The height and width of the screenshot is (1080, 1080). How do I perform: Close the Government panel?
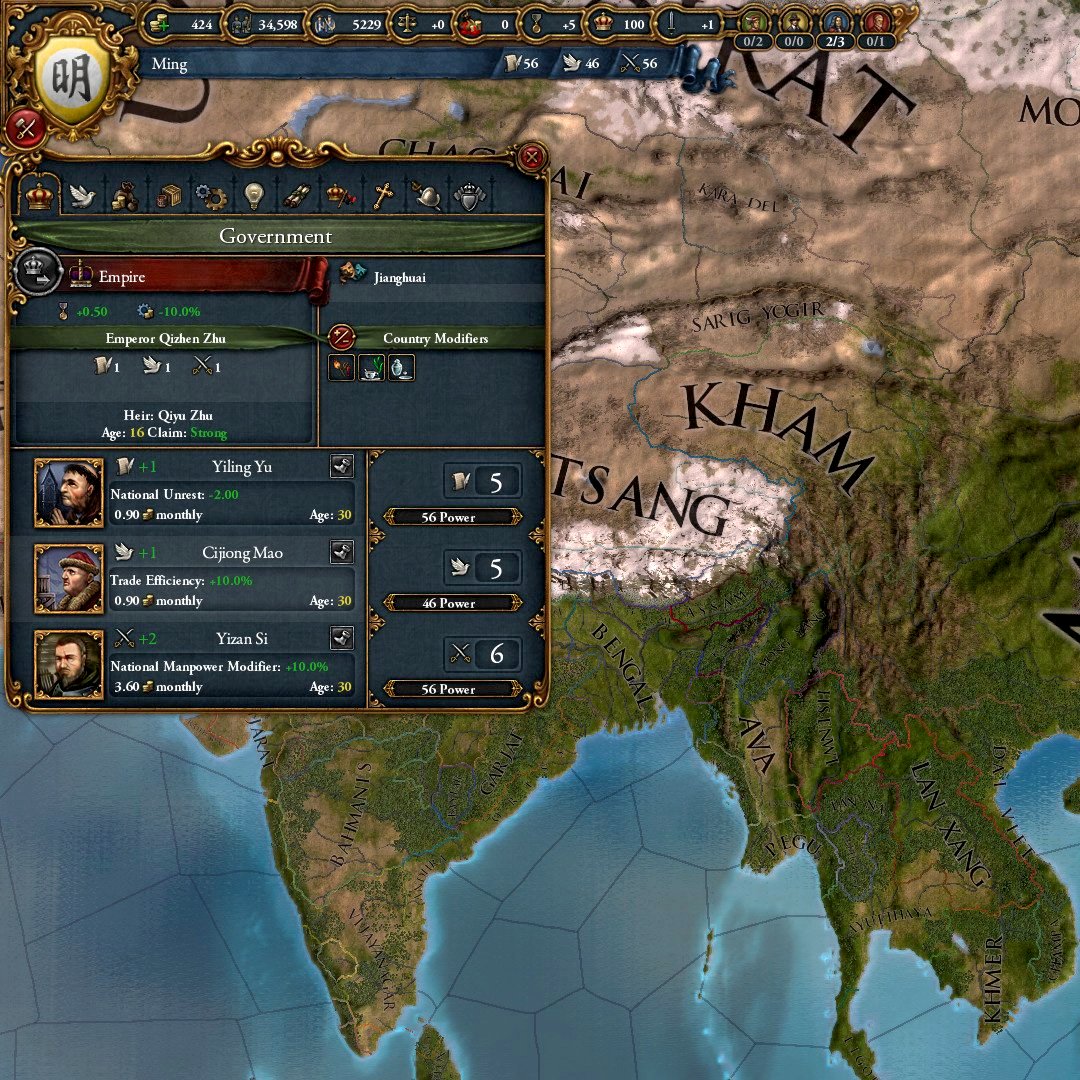532,157
